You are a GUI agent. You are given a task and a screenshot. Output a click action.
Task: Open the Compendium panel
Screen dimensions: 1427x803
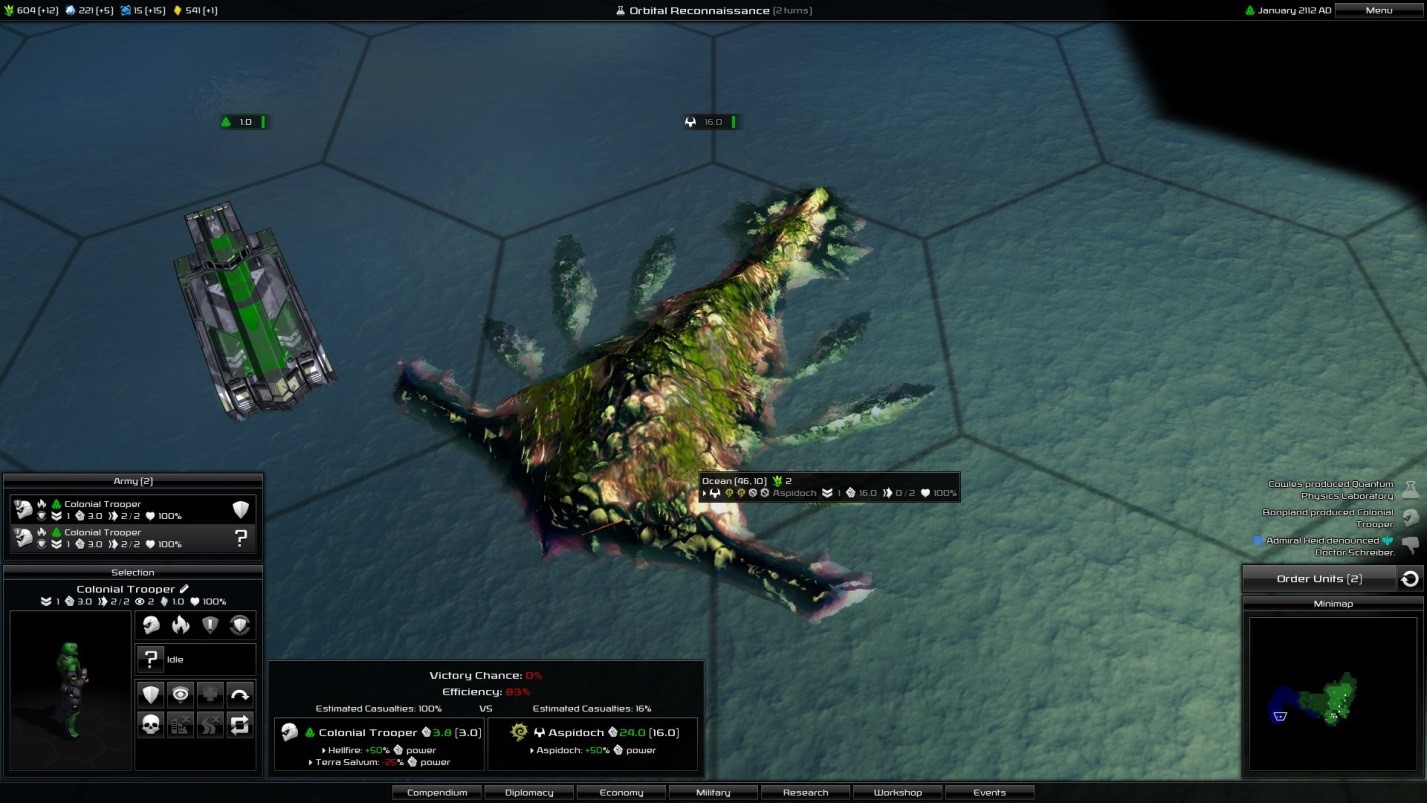tap(437, 792)
